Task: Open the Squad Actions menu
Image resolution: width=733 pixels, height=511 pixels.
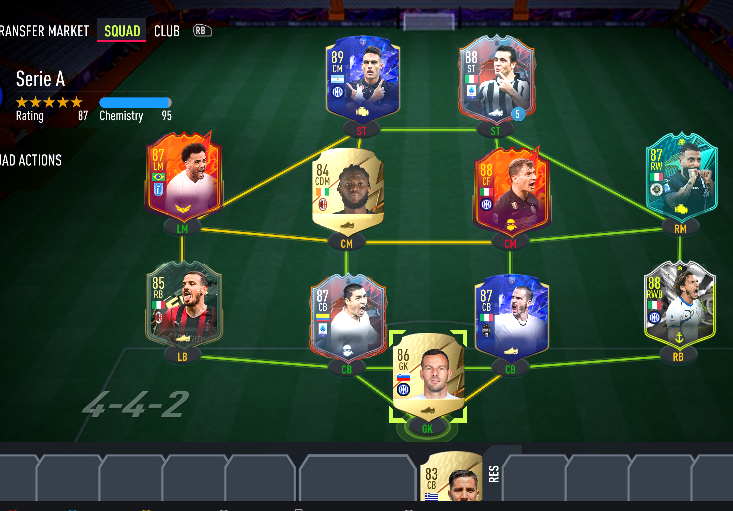Action: click(32, 160)
